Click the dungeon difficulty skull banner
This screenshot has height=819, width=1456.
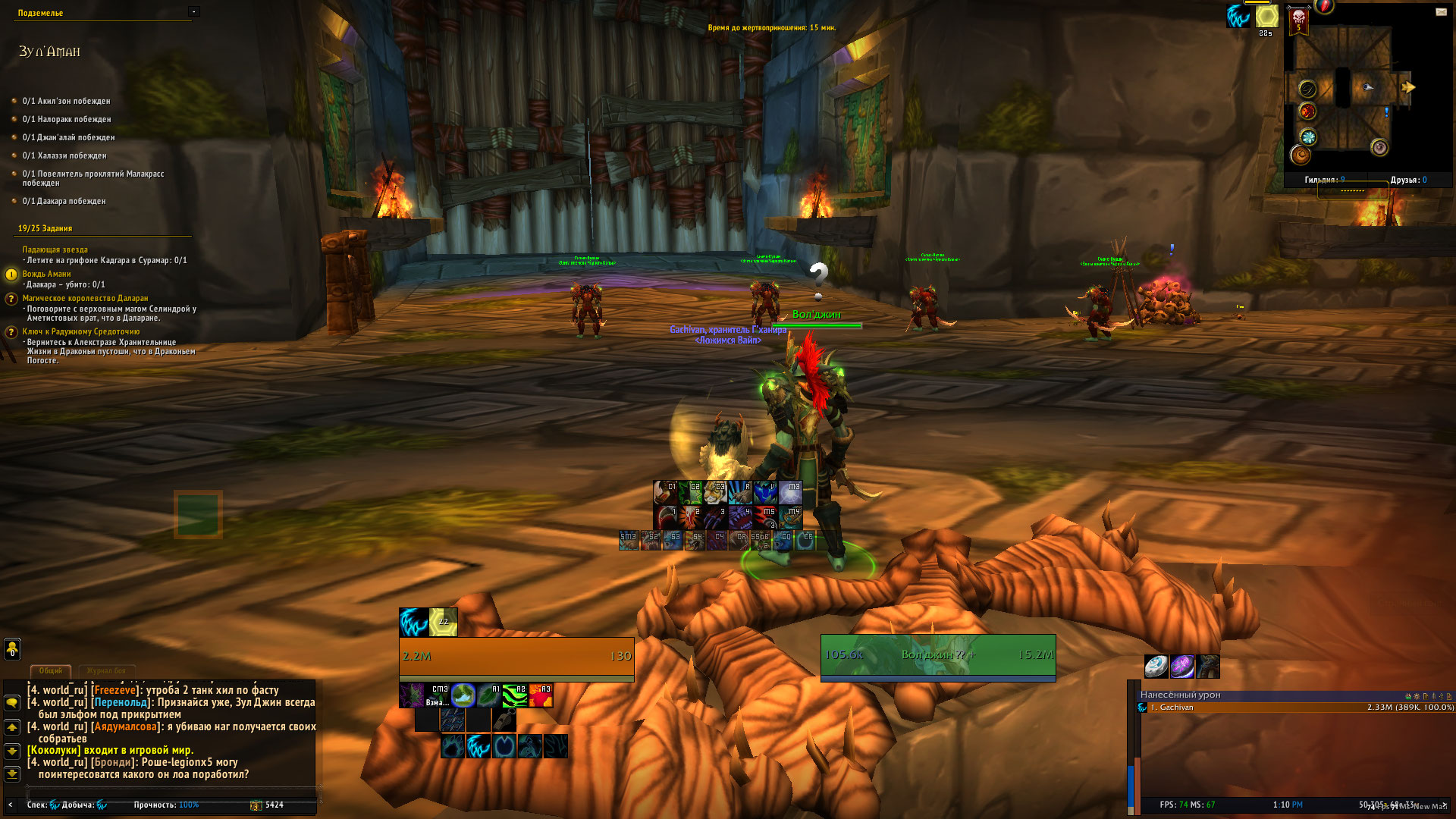1298,19
